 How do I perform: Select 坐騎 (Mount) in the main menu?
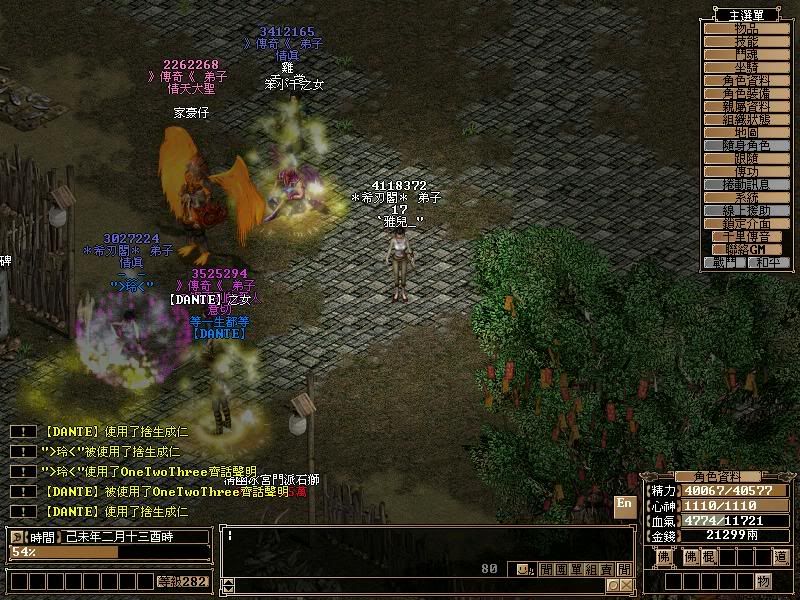pyautogui.click(x=746, y=67)
